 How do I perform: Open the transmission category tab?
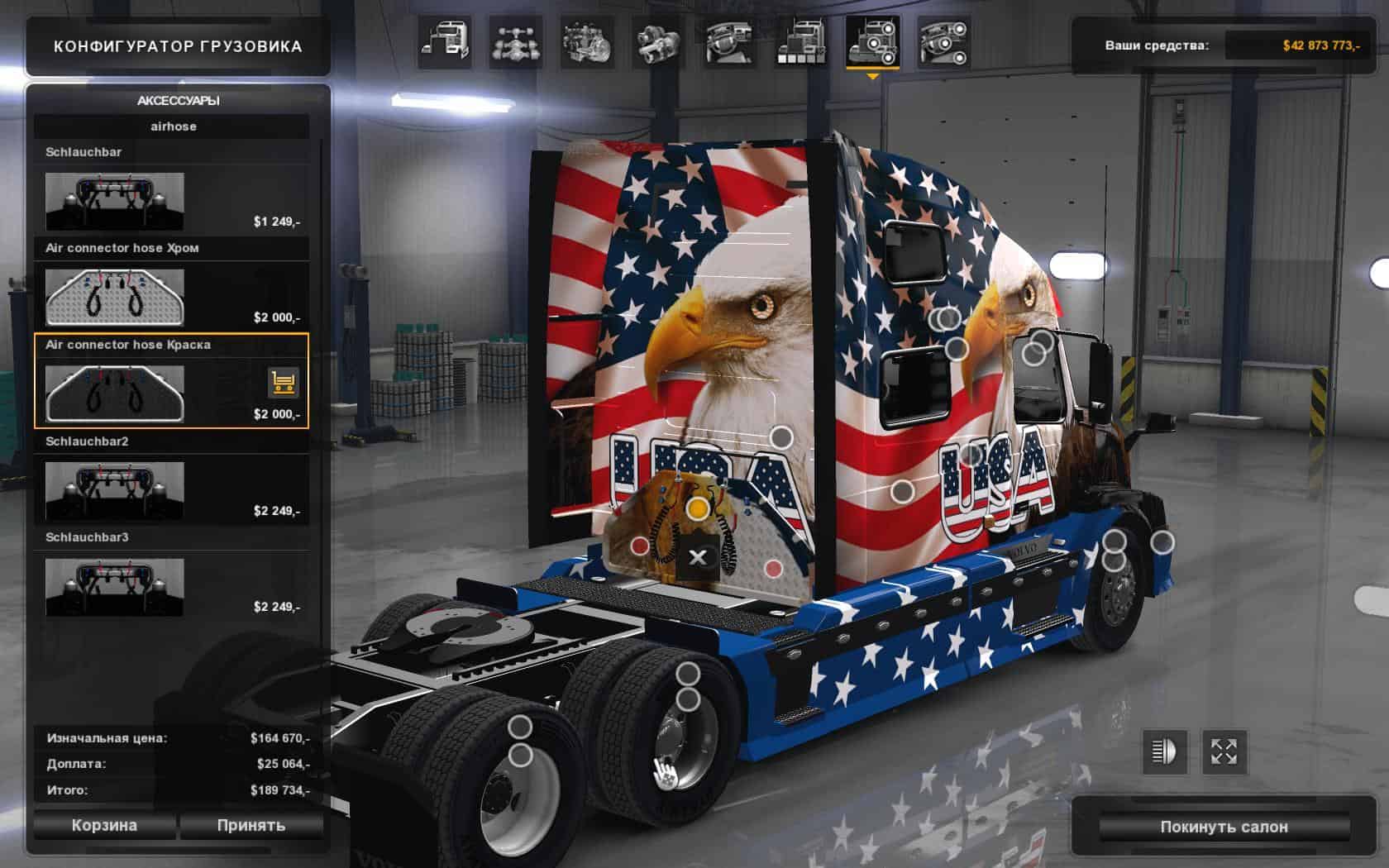point(658,43)
